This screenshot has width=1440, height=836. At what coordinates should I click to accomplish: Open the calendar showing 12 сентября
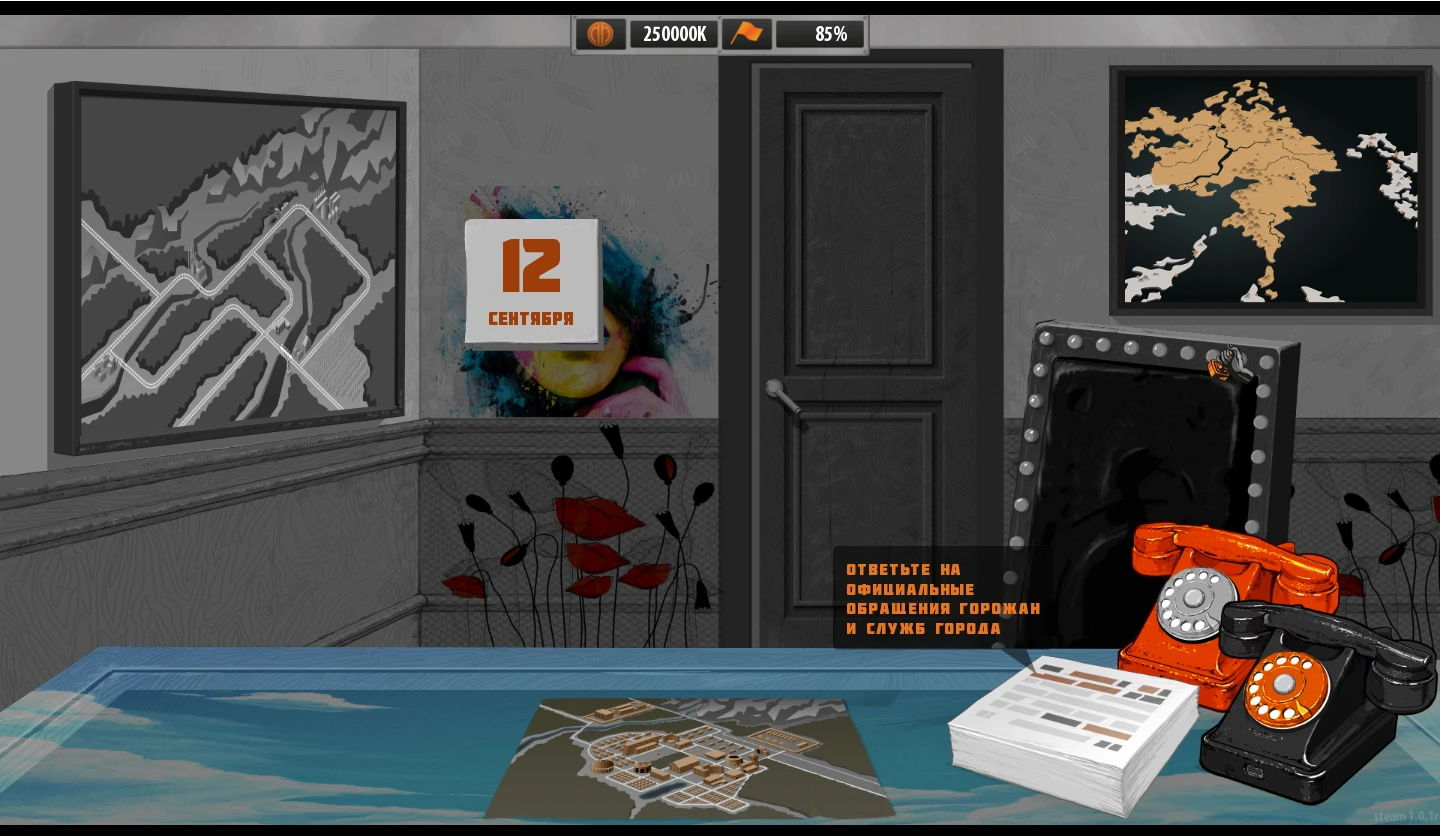click(533, 280)
